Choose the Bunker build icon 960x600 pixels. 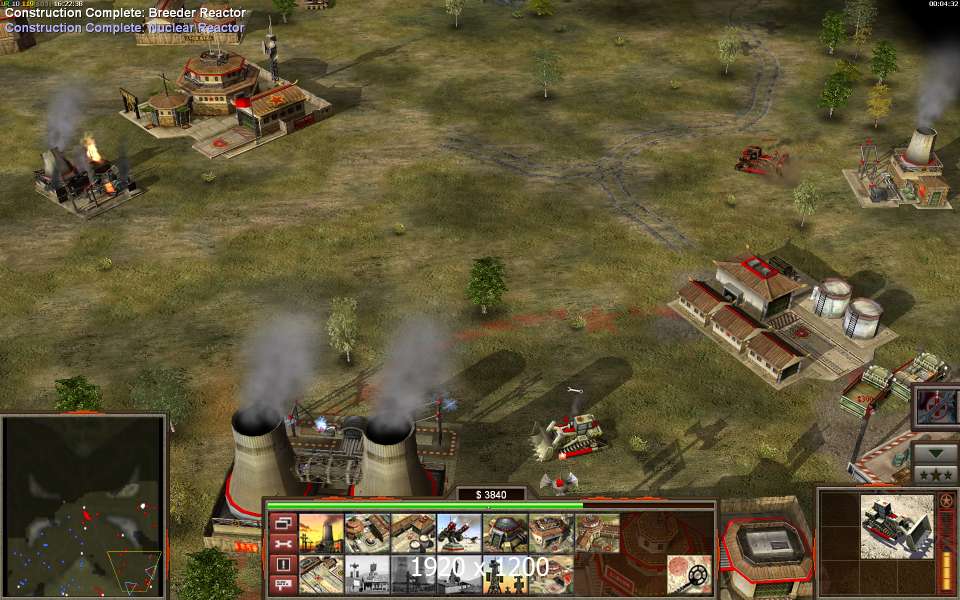click(505, 533)
